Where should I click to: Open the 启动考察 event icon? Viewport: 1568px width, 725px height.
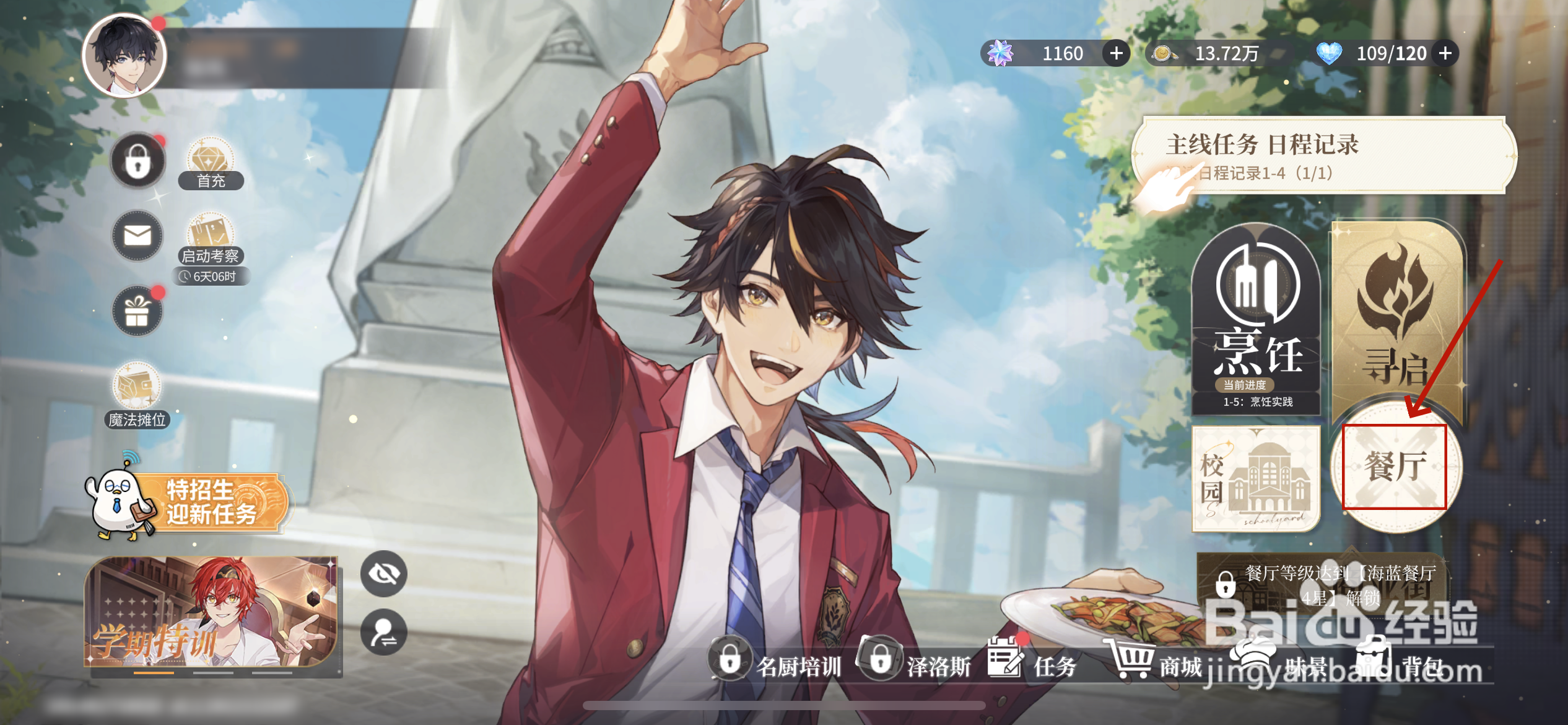pos(211,240)
